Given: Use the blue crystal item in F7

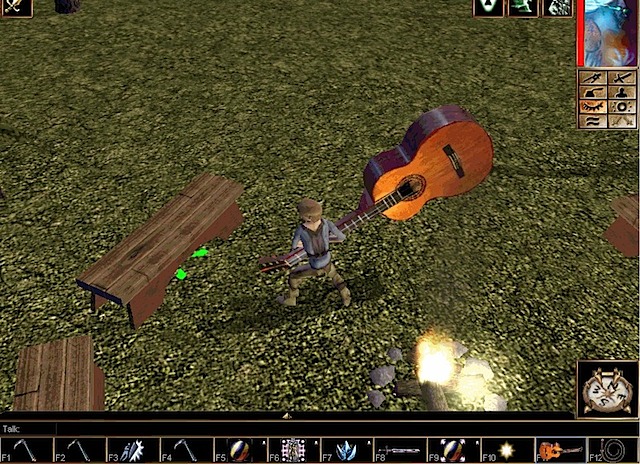Looking at the screenshot, I should coord(347,450).
